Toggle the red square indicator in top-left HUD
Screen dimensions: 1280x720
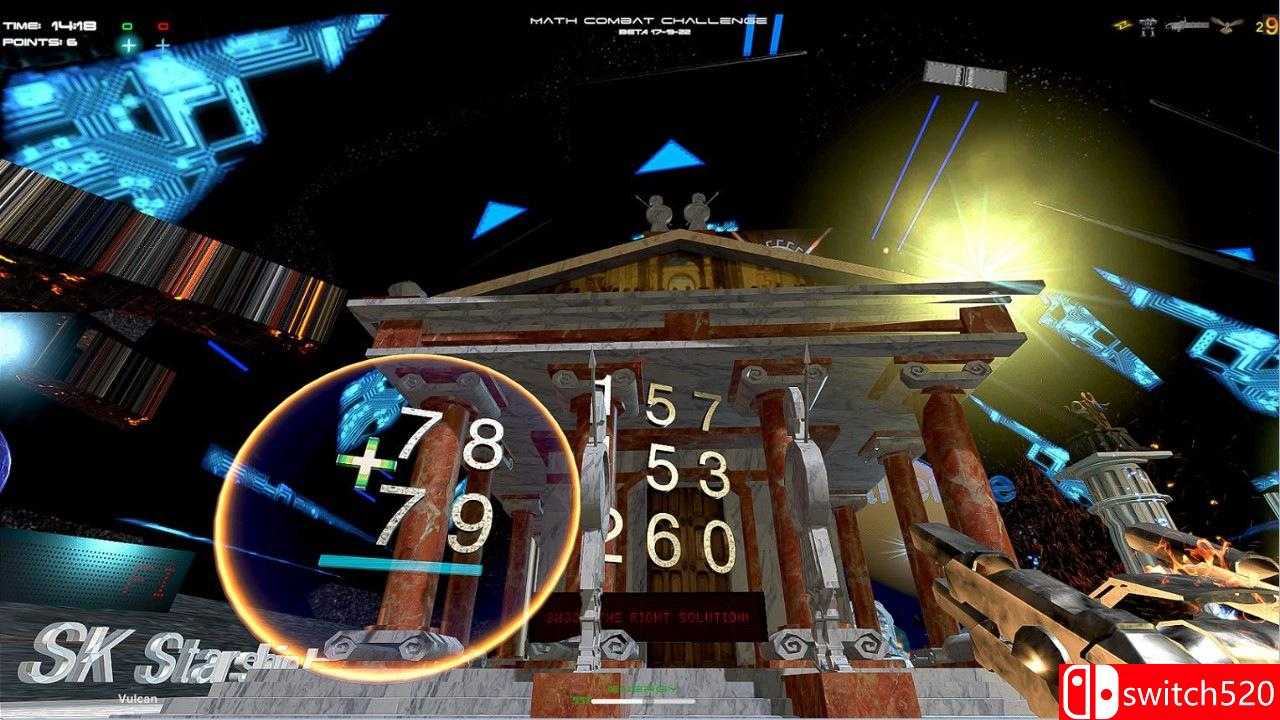[x=162, y=26]
